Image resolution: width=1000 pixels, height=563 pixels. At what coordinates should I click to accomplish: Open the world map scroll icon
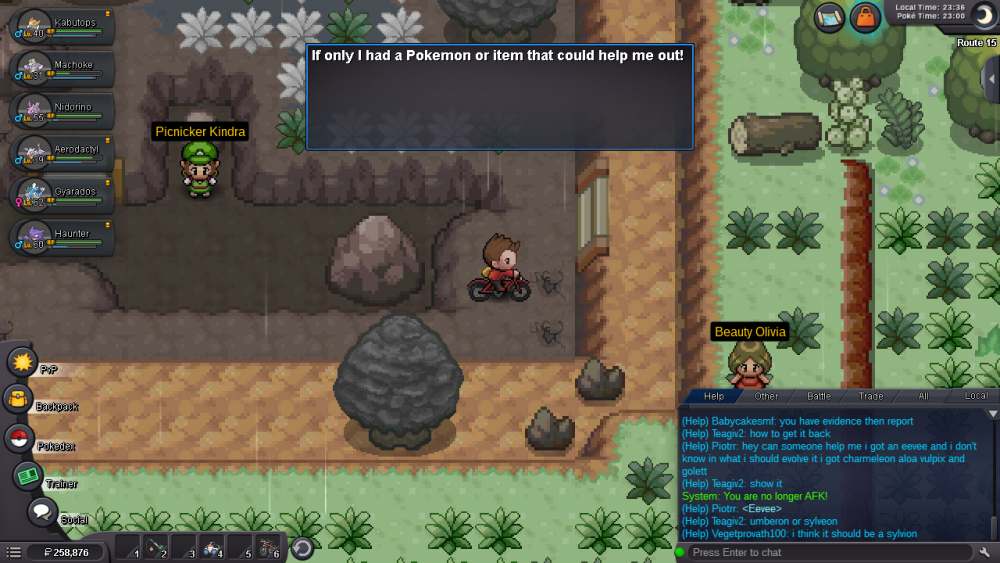(829, 17)
